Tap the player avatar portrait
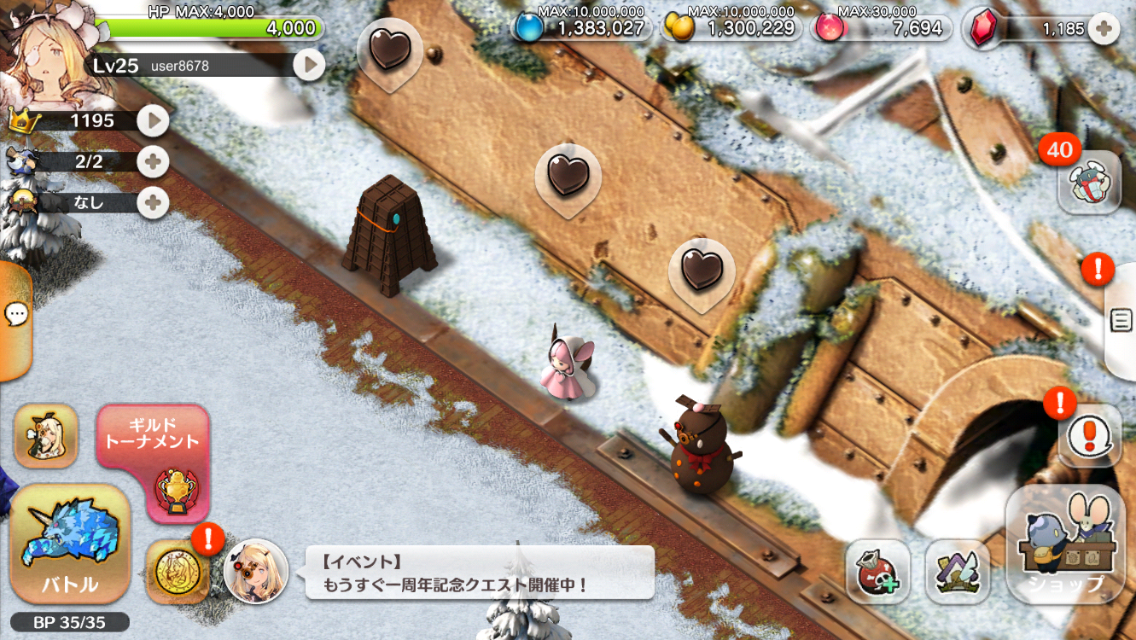The image size is (1136, 640). [x=45, y=50]
